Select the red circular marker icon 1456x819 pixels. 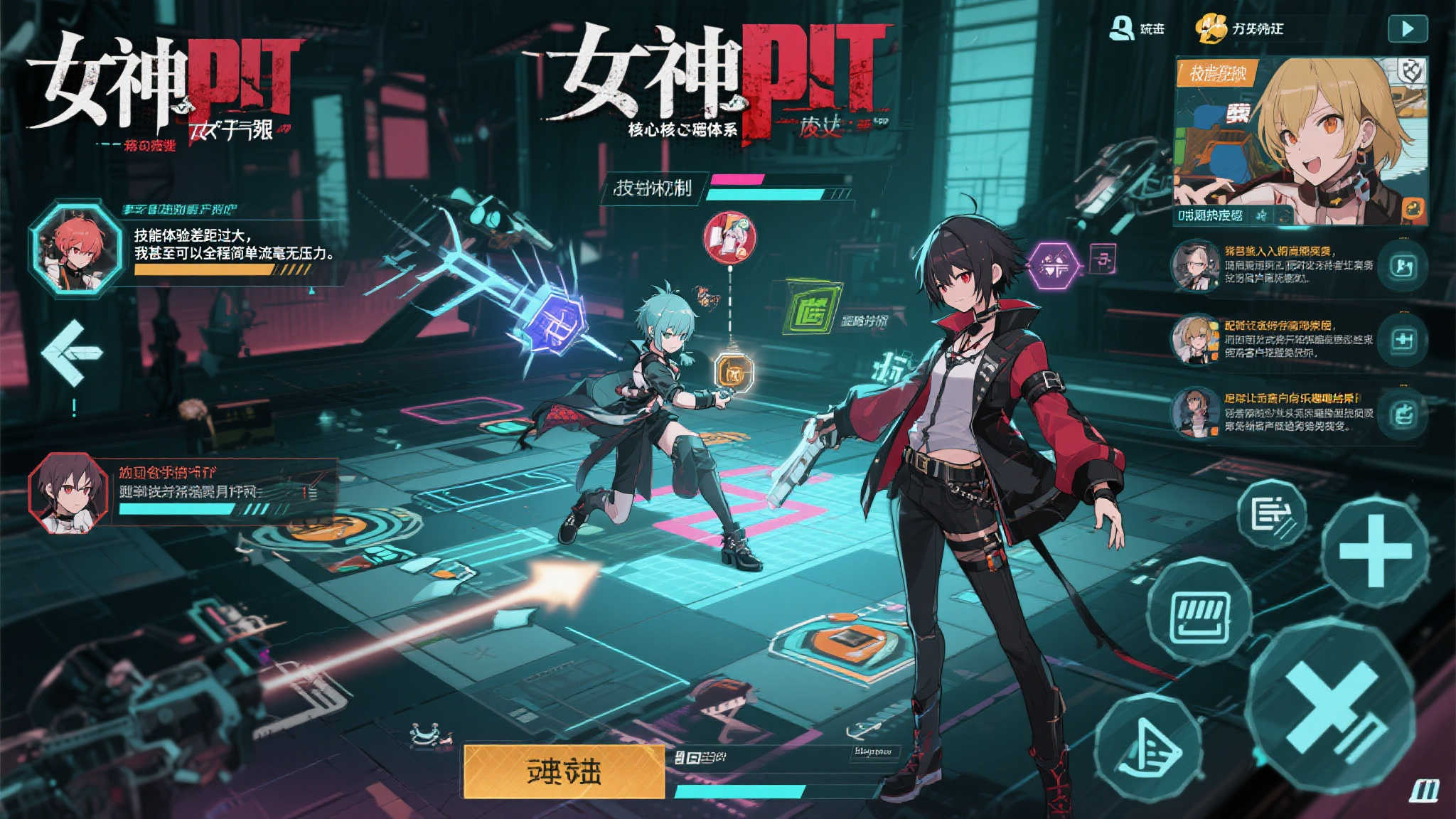[729, 237]
